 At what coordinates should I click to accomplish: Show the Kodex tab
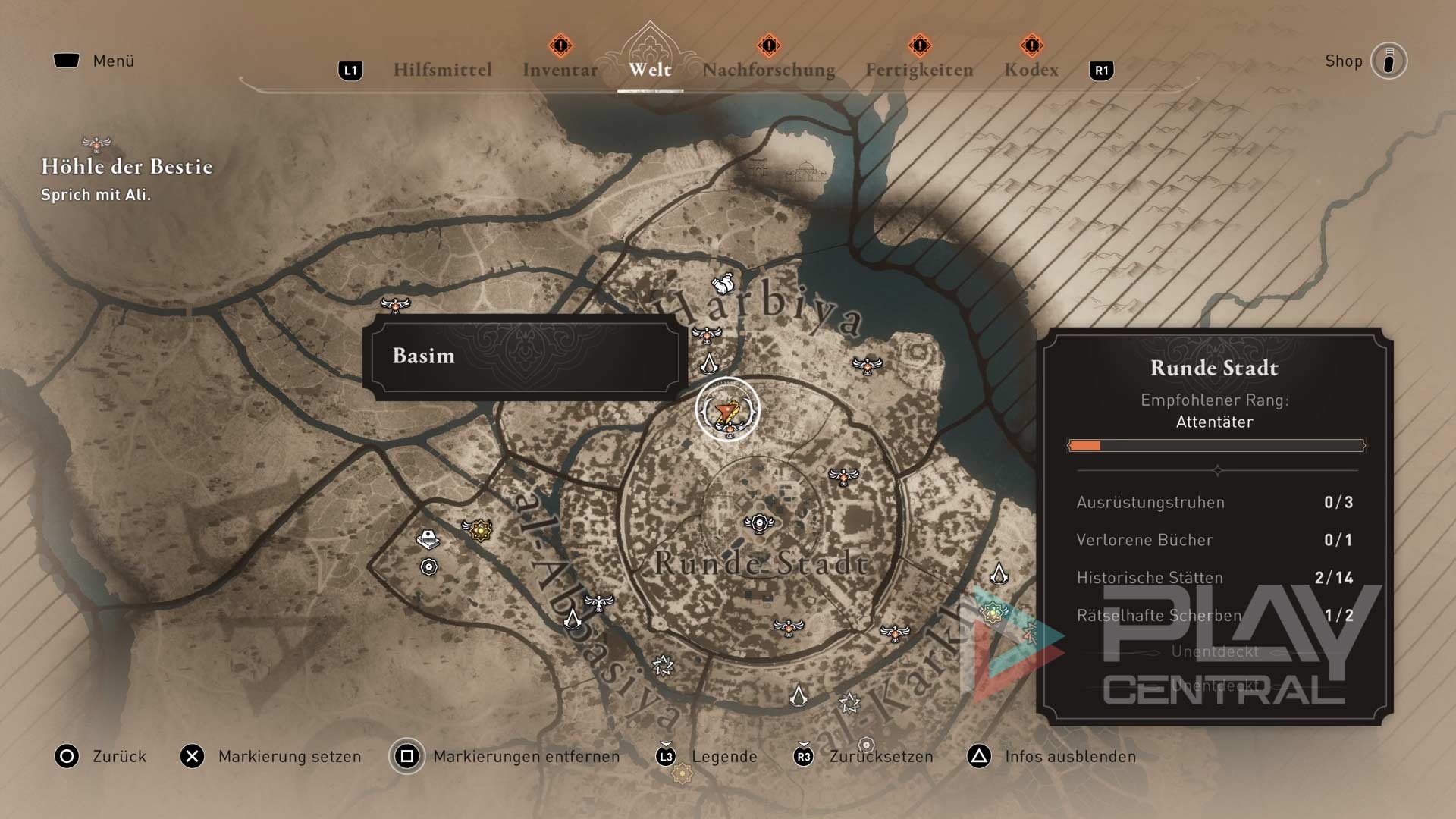pyautogui.click(x=1031, y=70)
